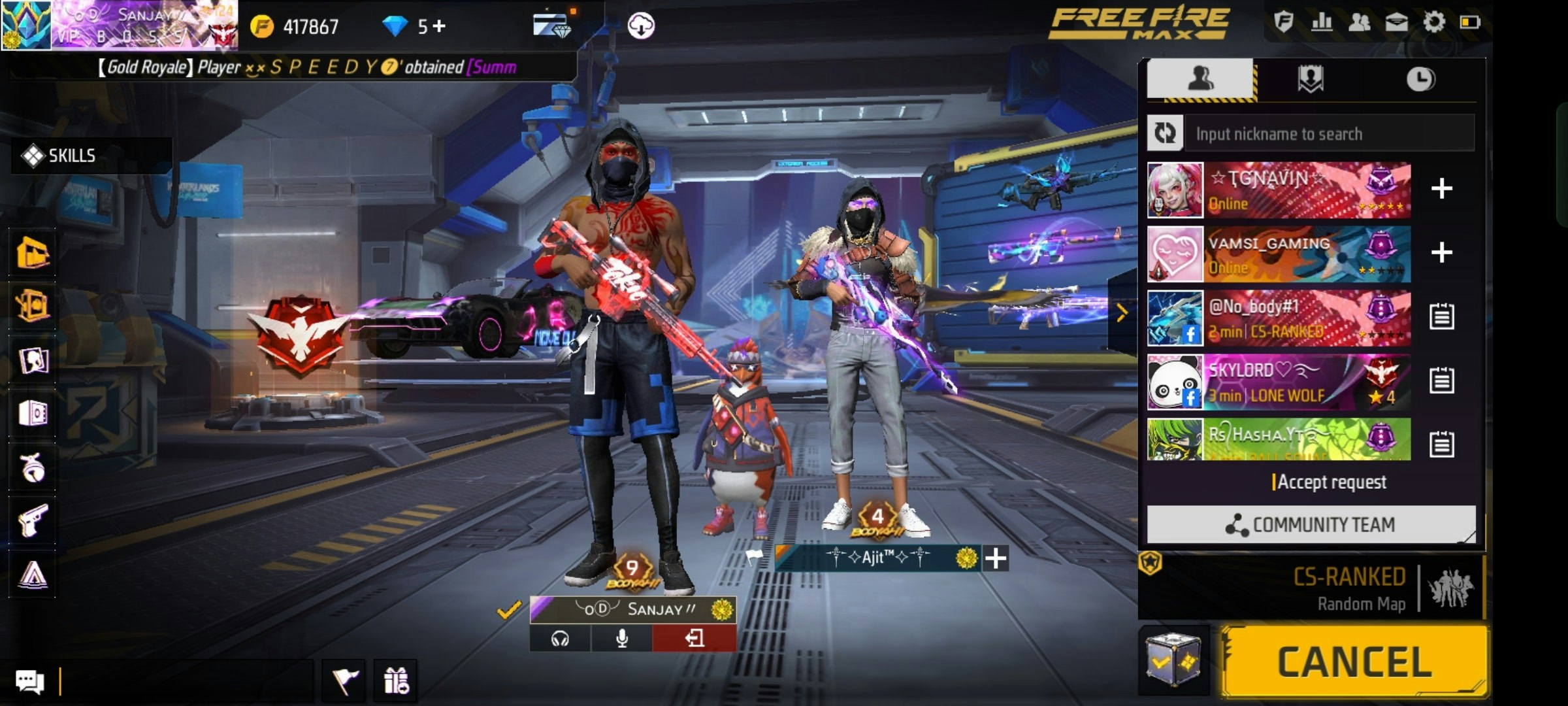Viewport: 1568px width, 706px height.
Task: Refresh the friends list
Action: point(1165,133)
